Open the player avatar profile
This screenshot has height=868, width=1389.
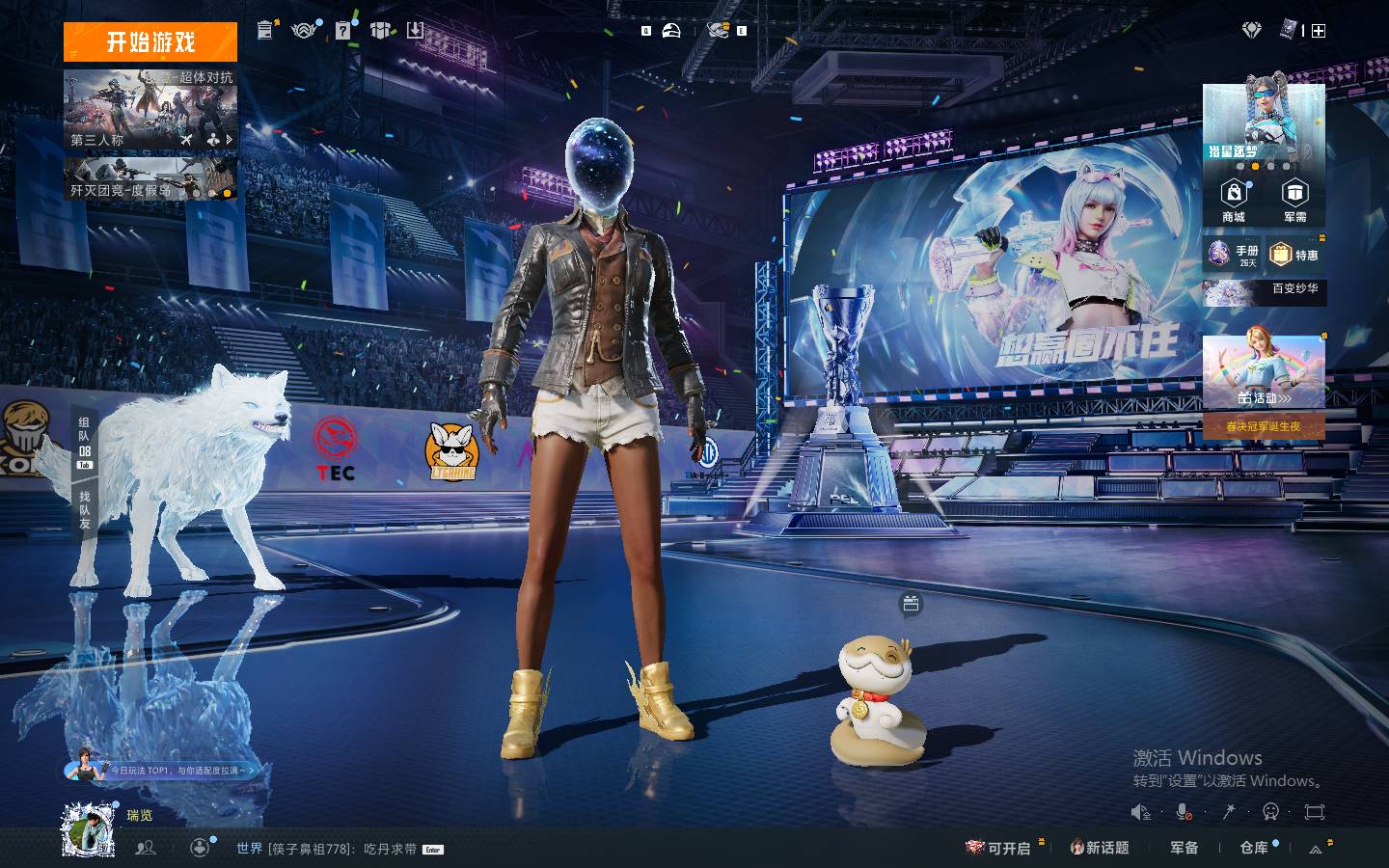[89, 829]
